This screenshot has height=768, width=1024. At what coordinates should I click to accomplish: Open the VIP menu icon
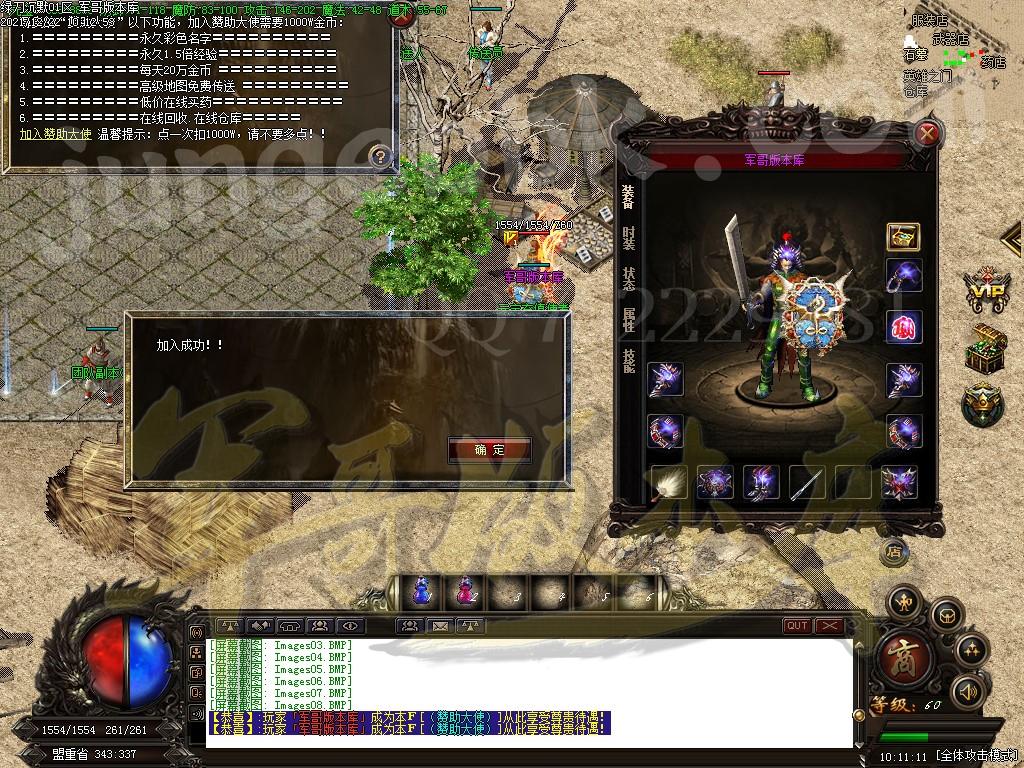pyautogui.click(x=986, y=290)
